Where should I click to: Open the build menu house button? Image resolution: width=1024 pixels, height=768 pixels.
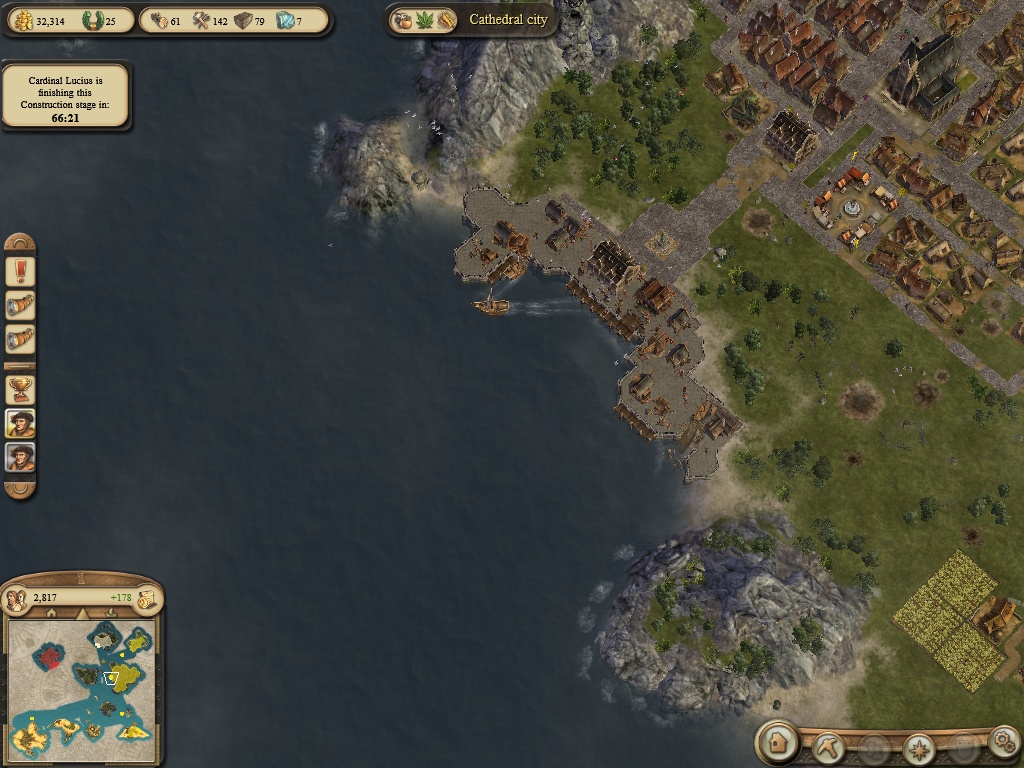pyautogui.click(x=777, y=742)
